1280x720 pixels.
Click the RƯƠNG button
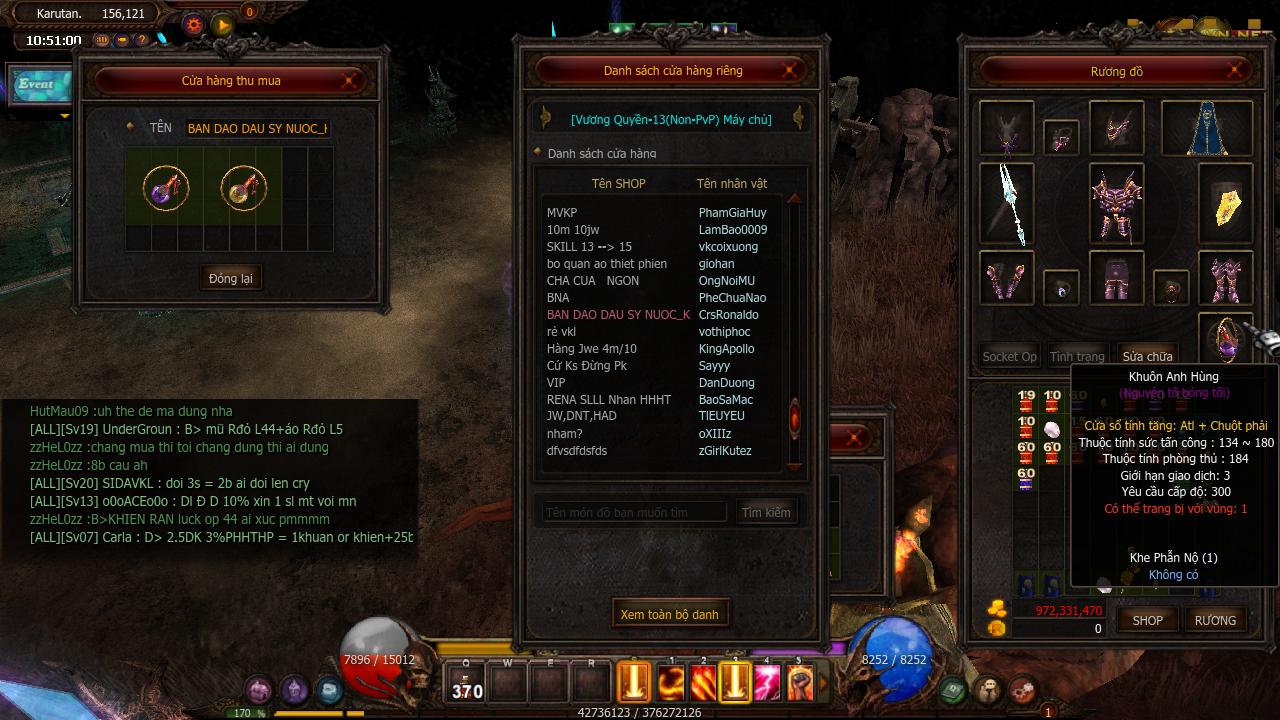pos(1215,620)
